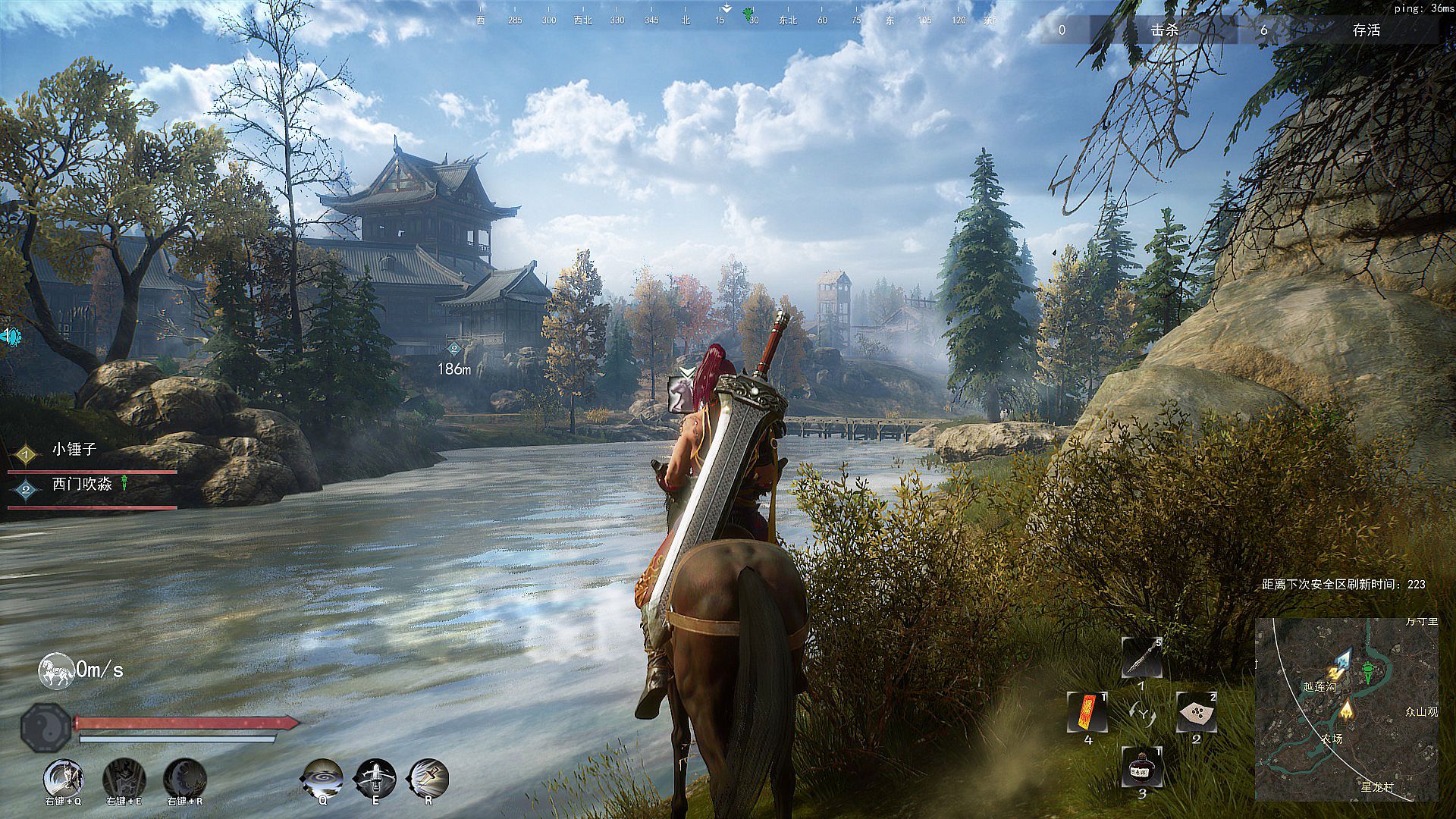Select the caltrops paper item slot
Screen dimensions: 1456x819
coord(1196,713)
